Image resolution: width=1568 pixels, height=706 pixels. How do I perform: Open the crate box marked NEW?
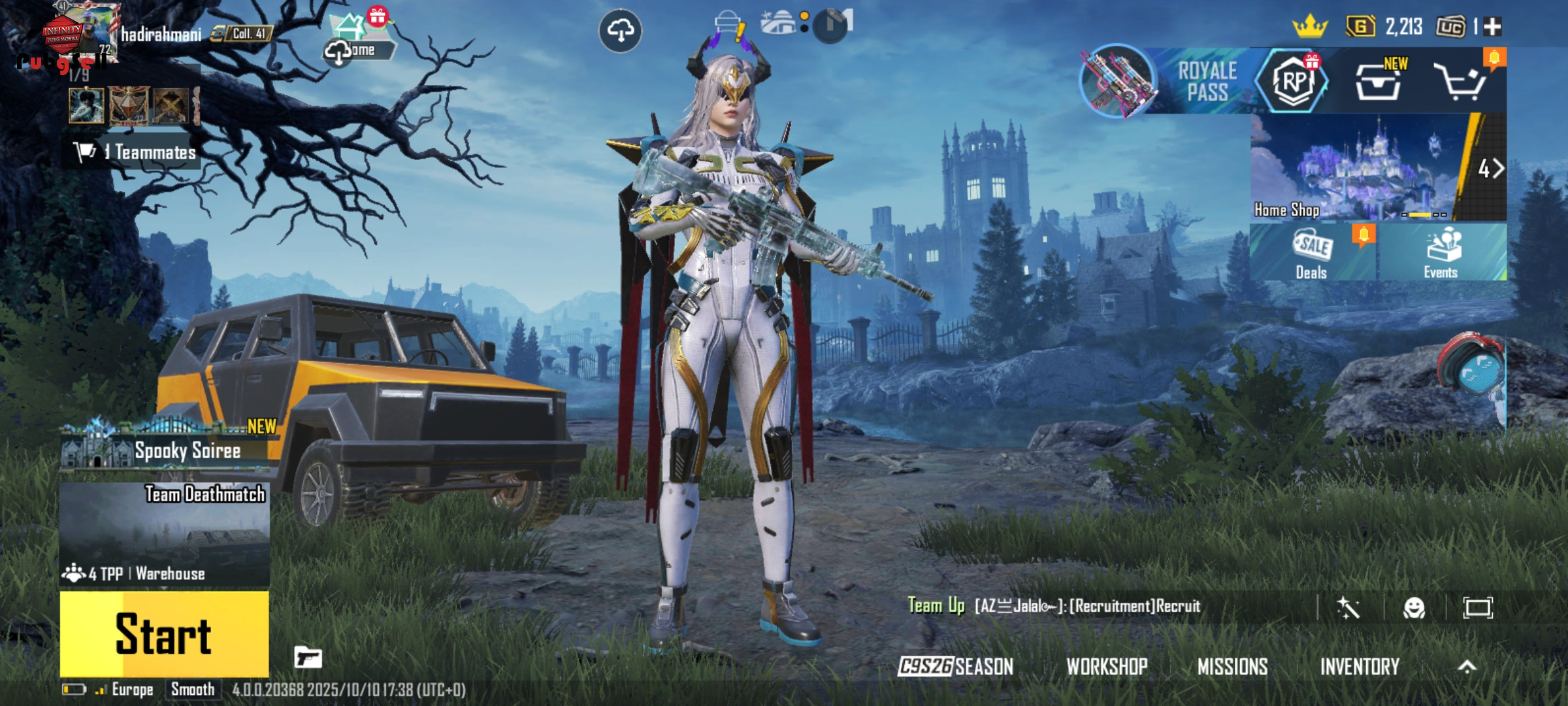(x=1379, y=82)
